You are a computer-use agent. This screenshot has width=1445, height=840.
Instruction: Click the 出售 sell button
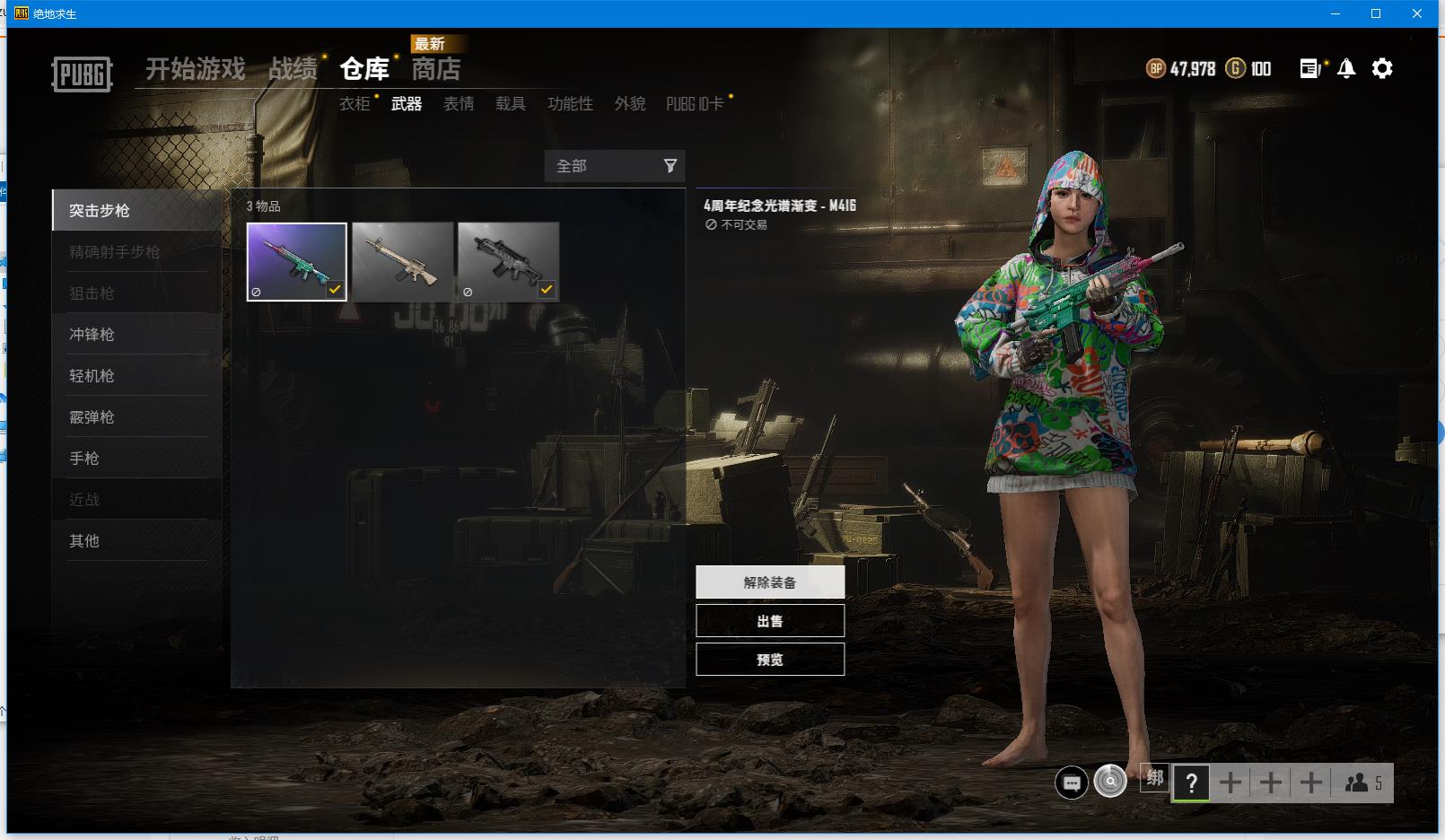tap(770, 621)
